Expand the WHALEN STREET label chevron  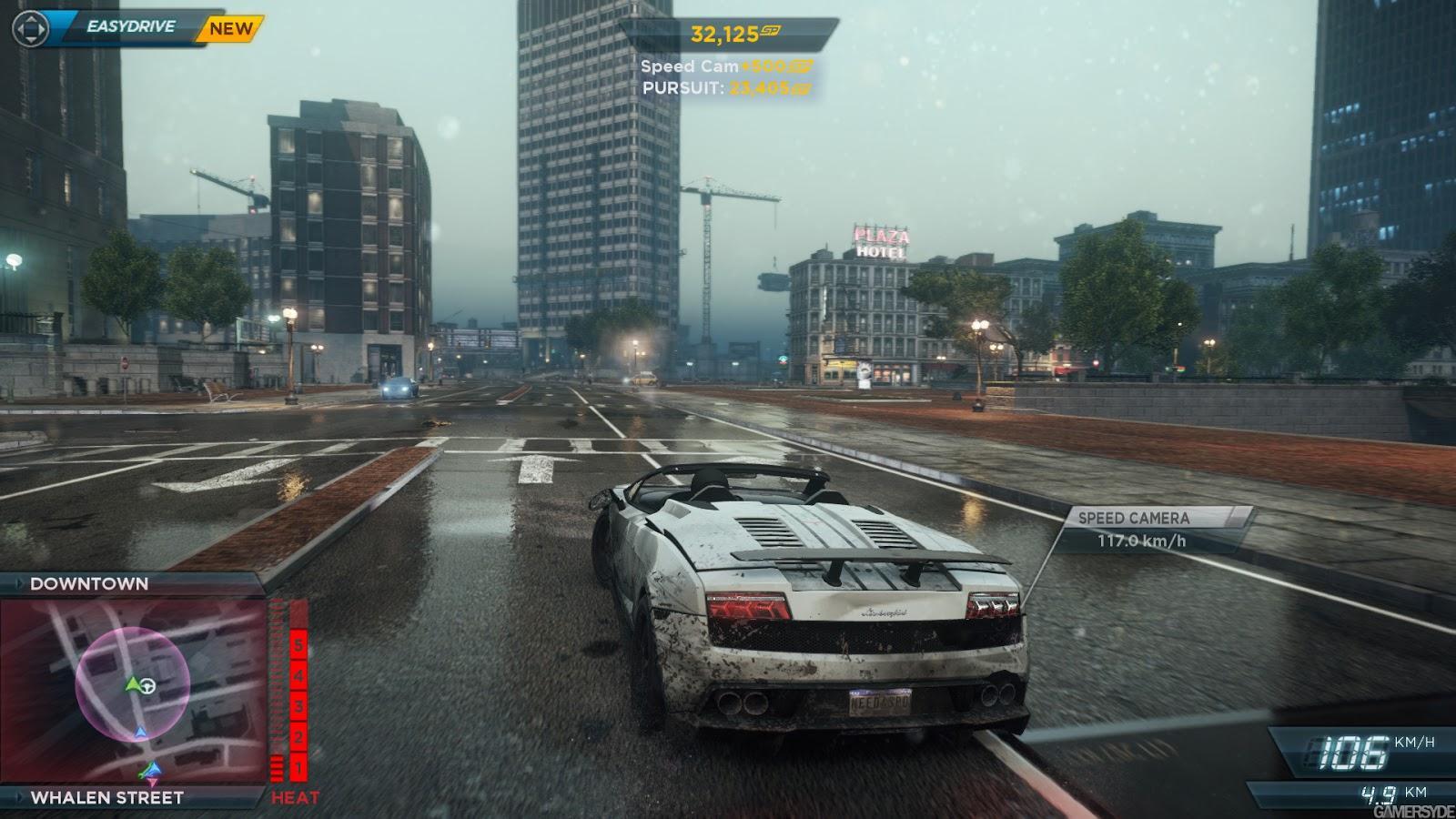click(18, 797)
